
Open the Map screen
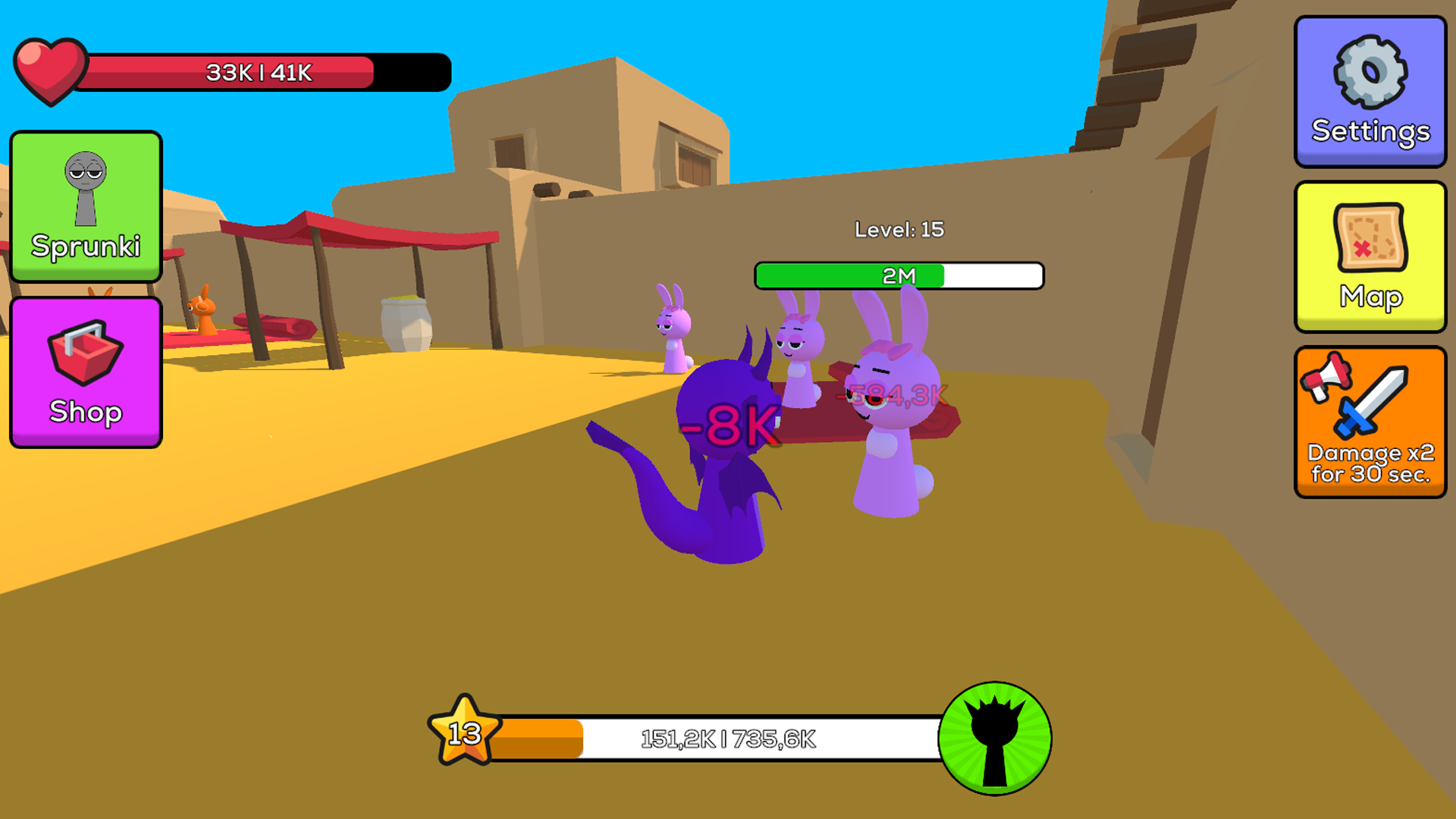[1370, 258]
